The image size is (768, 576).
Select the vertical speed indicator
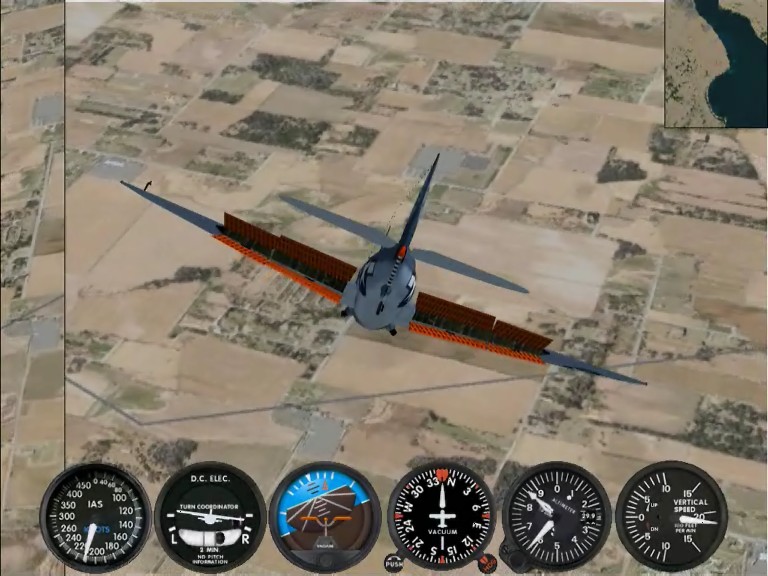point(671,516)
